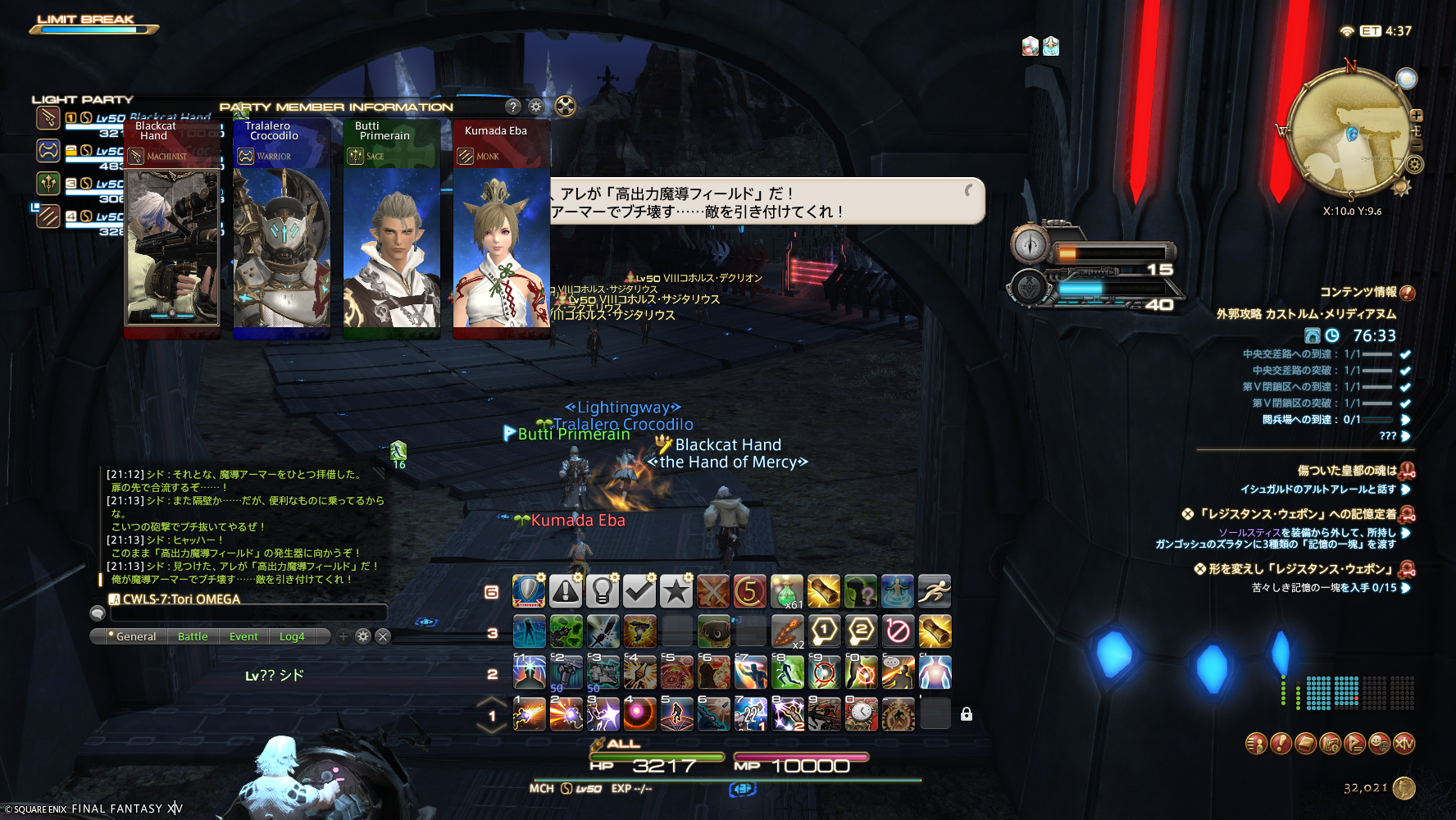Screen dimensions: 1456x820
Task: Use the warning triangle exclamation macro
Action: (x=566, y=591)
